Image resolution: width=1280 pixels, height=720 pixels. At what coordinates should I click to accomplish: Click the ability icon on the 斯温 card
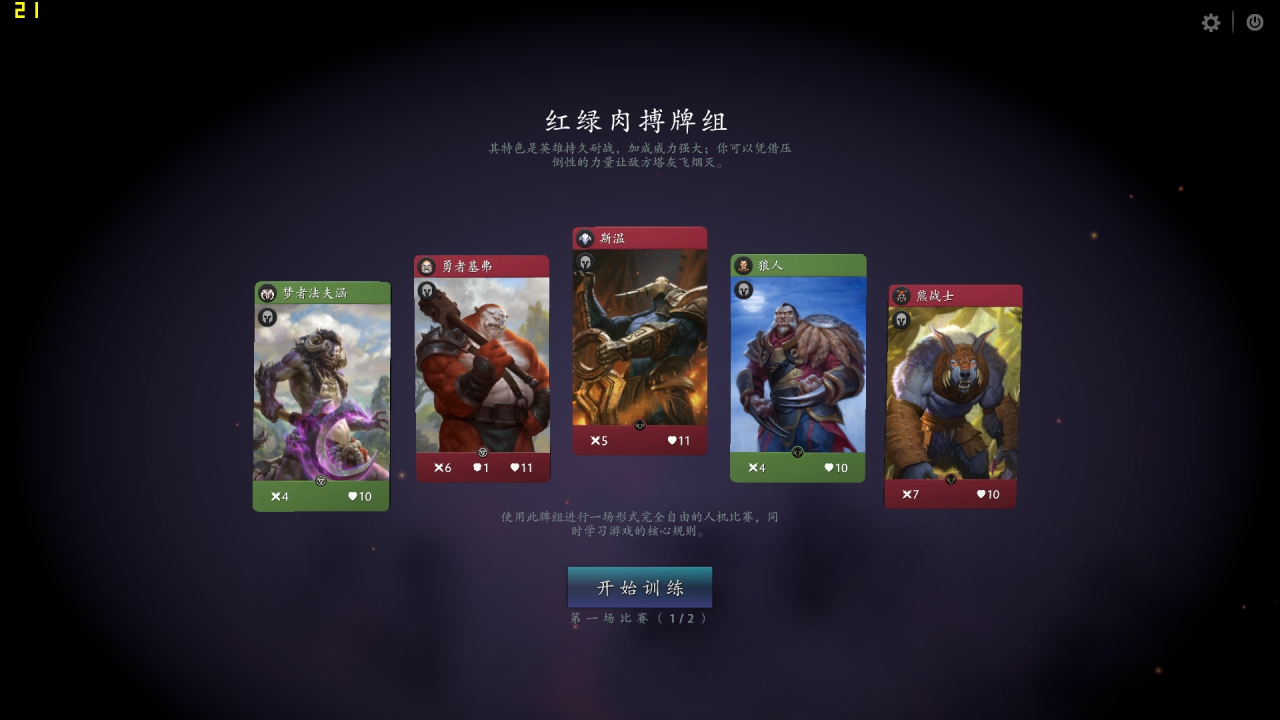(x=584, y=262)
